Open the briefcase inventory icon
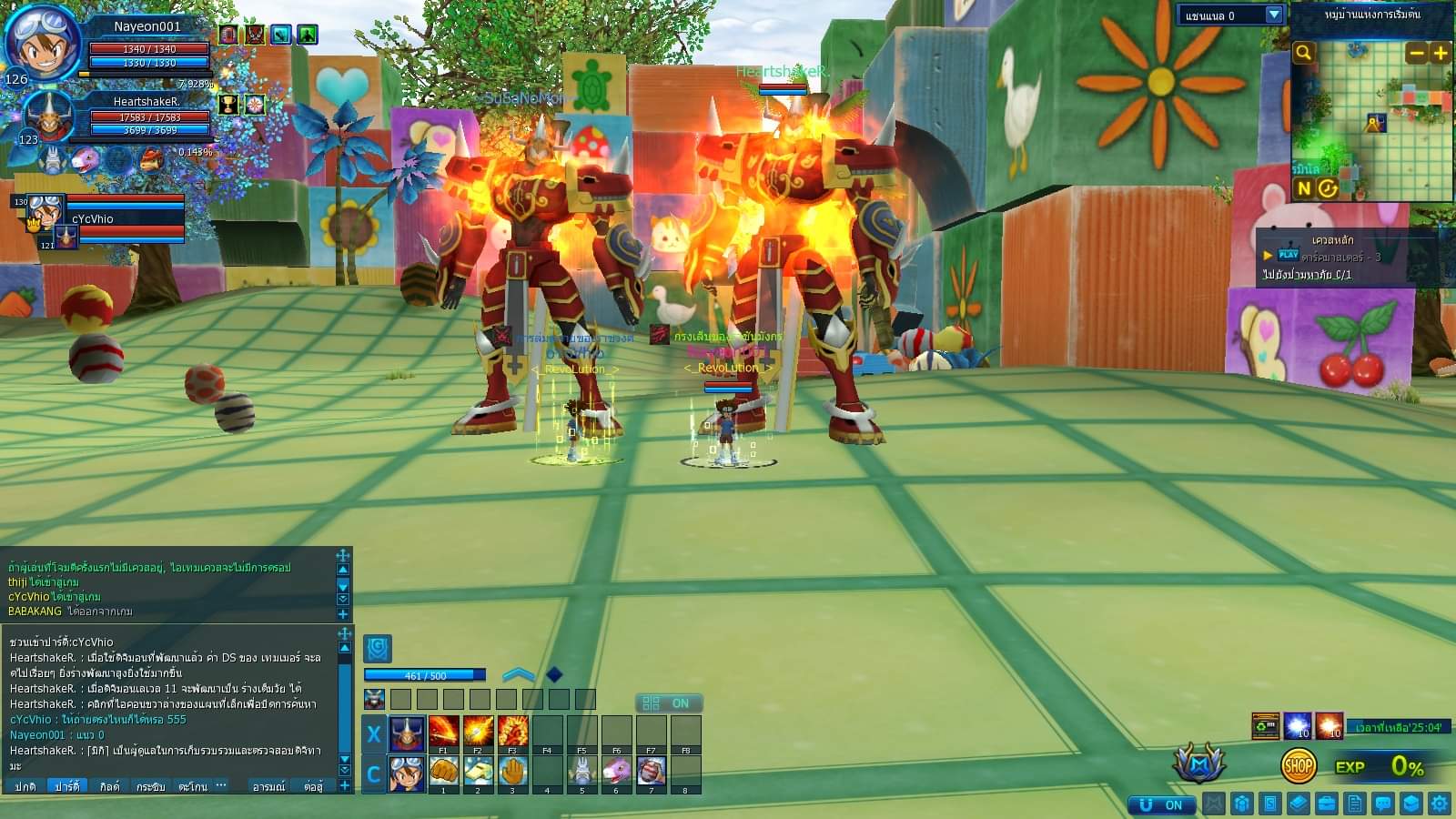Image resolution: width=1456 pixels, height=819 pixels. point(1326,804)
